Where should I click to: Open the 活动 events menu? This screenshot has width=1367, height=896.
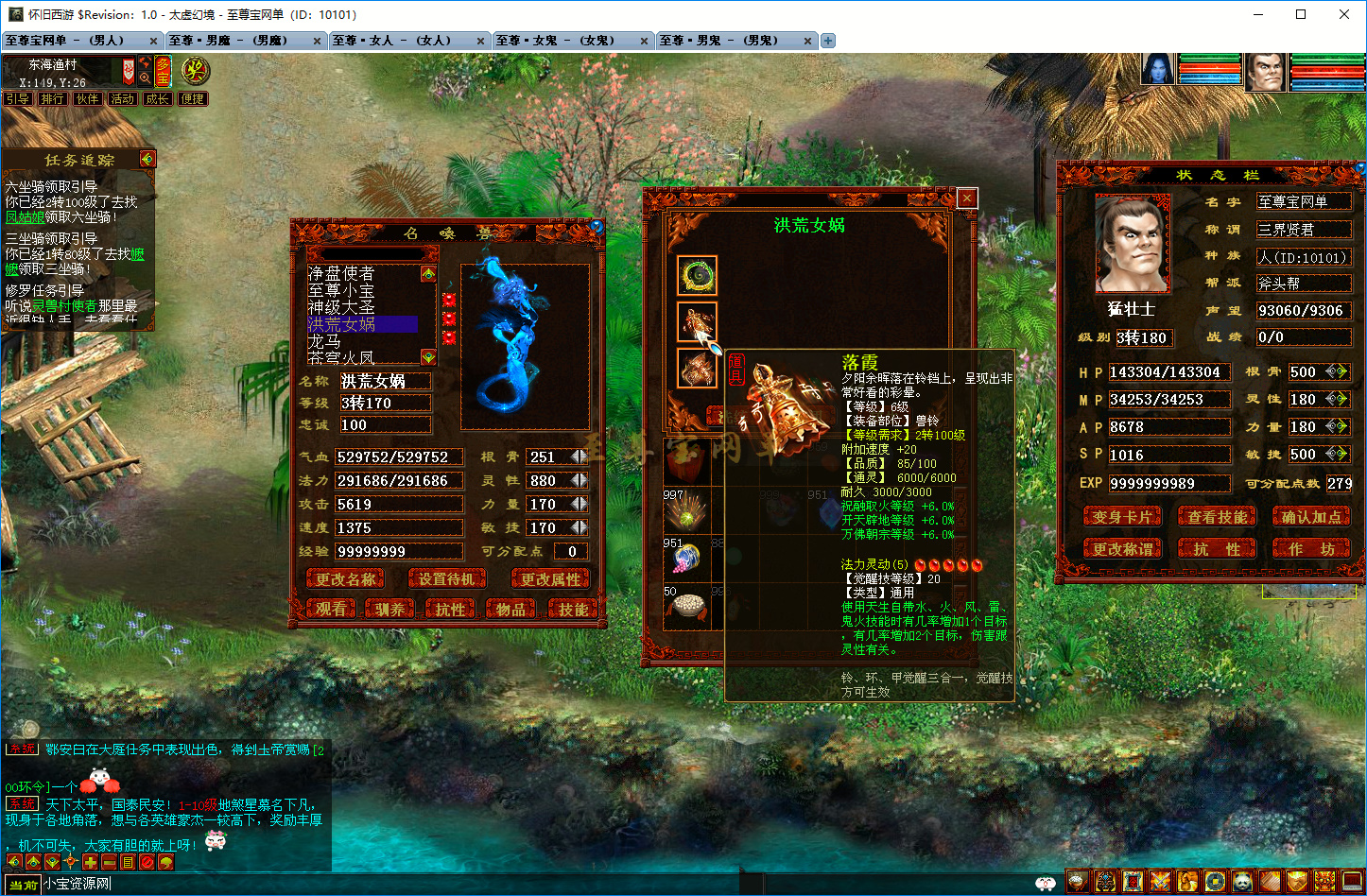pyautogui.click(x=123, y=98)
